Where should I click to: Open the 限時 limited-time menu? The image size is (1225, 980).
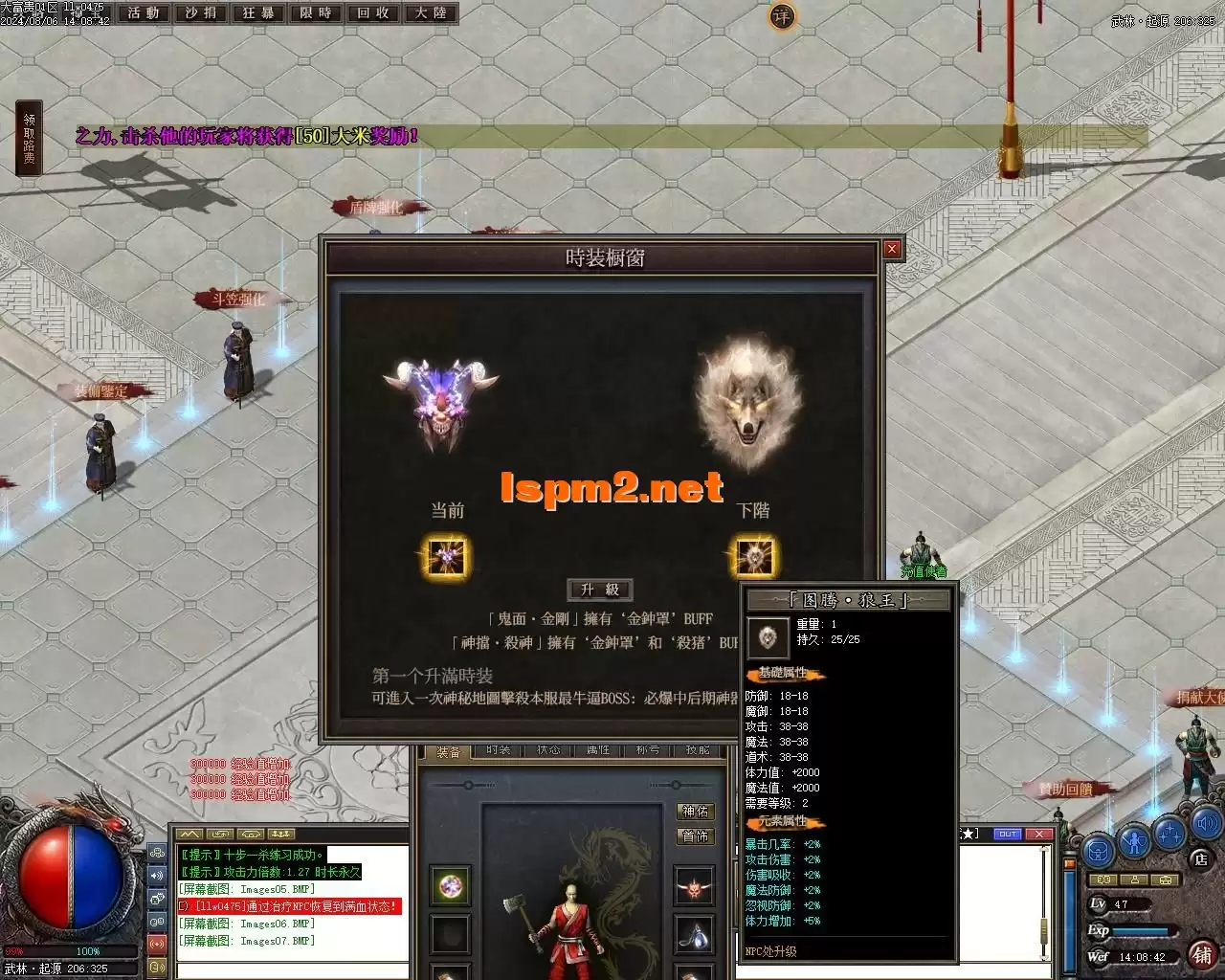[x=316, y=12]
